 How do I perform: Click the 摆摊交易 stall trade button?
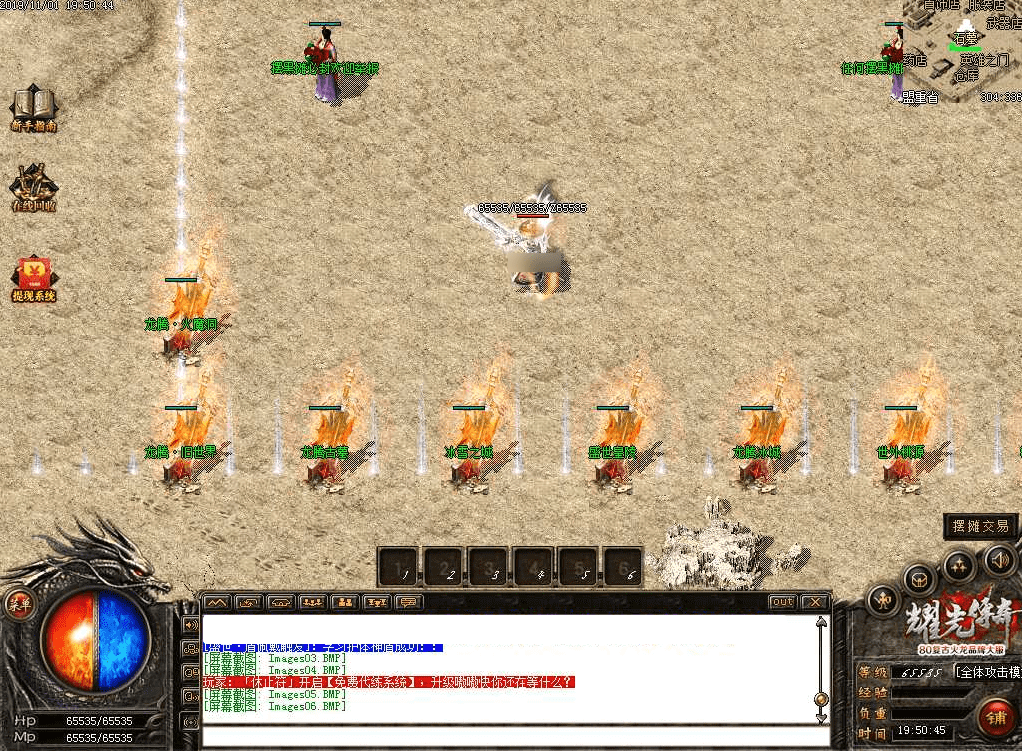coord(980,527)
